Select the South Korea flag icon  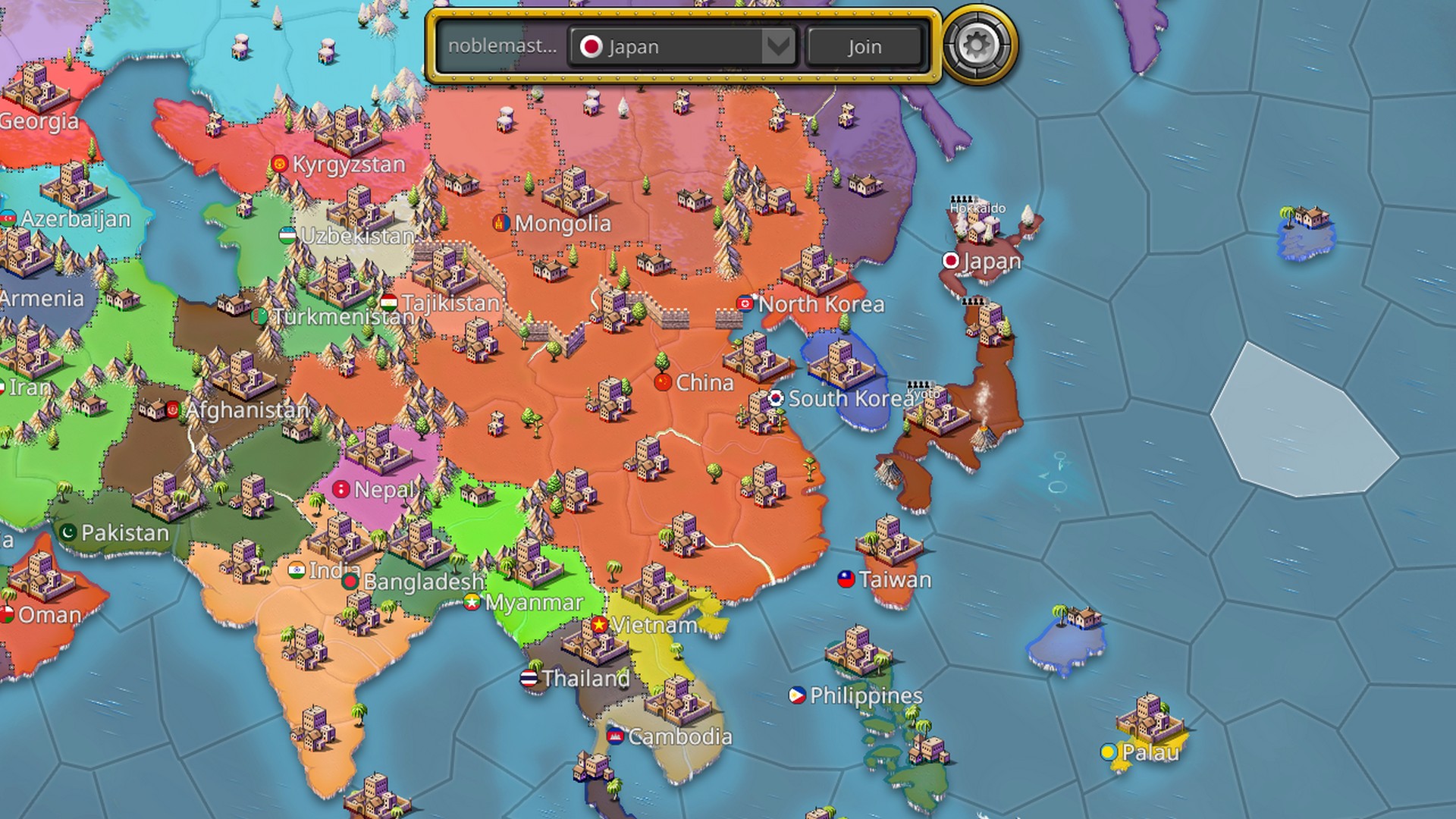pos(776,398)
